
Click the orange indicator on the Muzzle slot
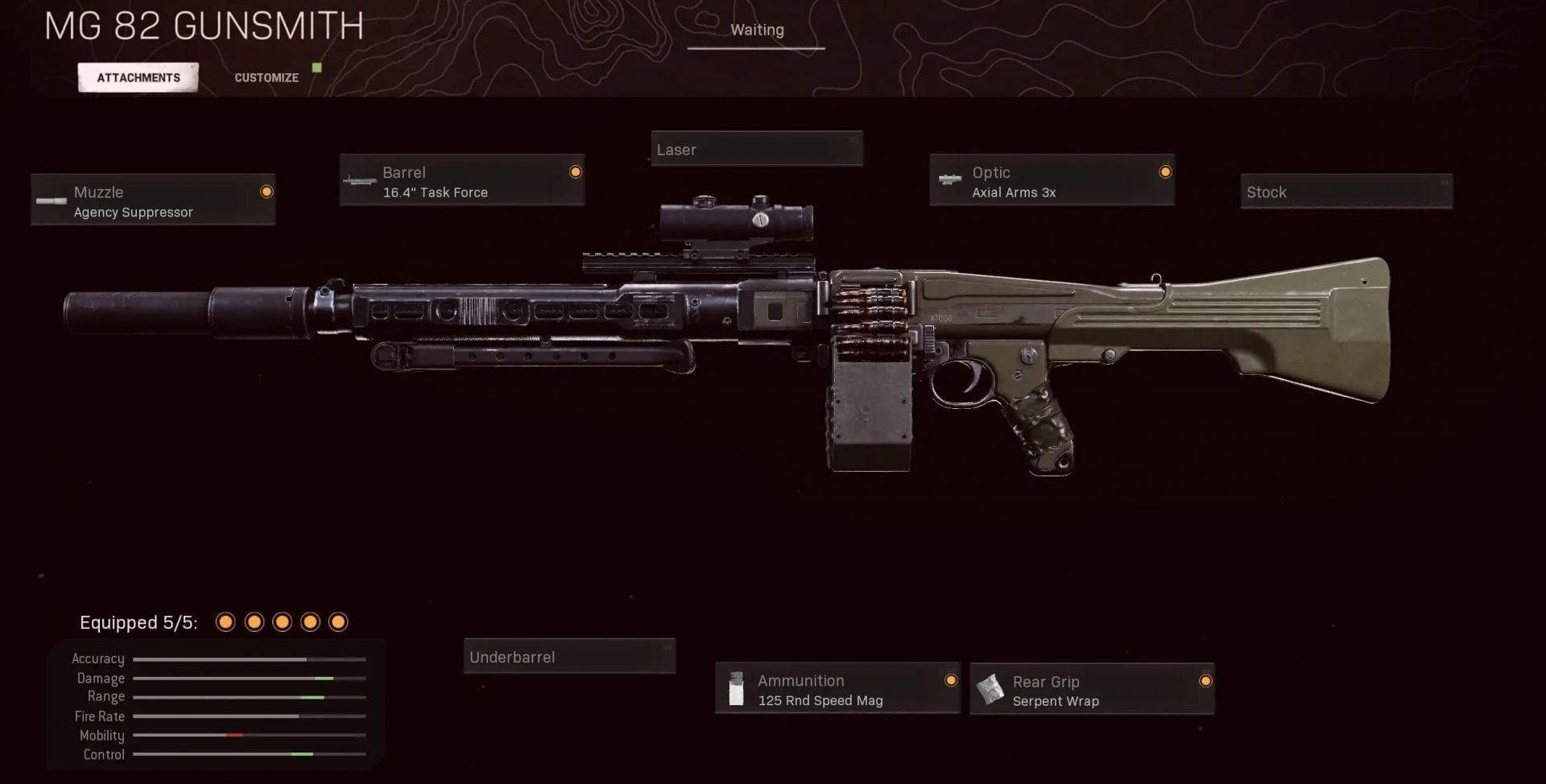267,192
